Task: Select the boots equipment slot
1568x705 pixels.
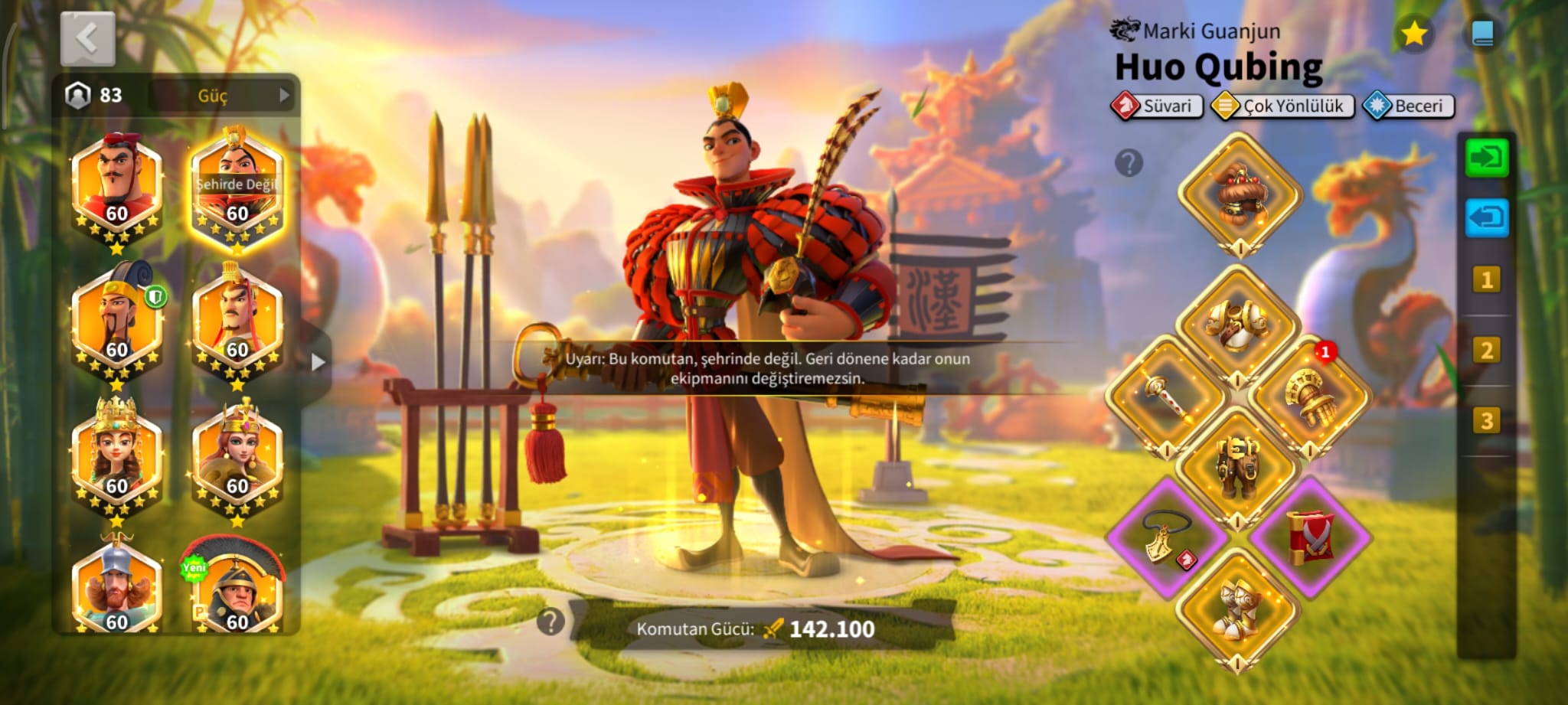Action: point(1237,610)
